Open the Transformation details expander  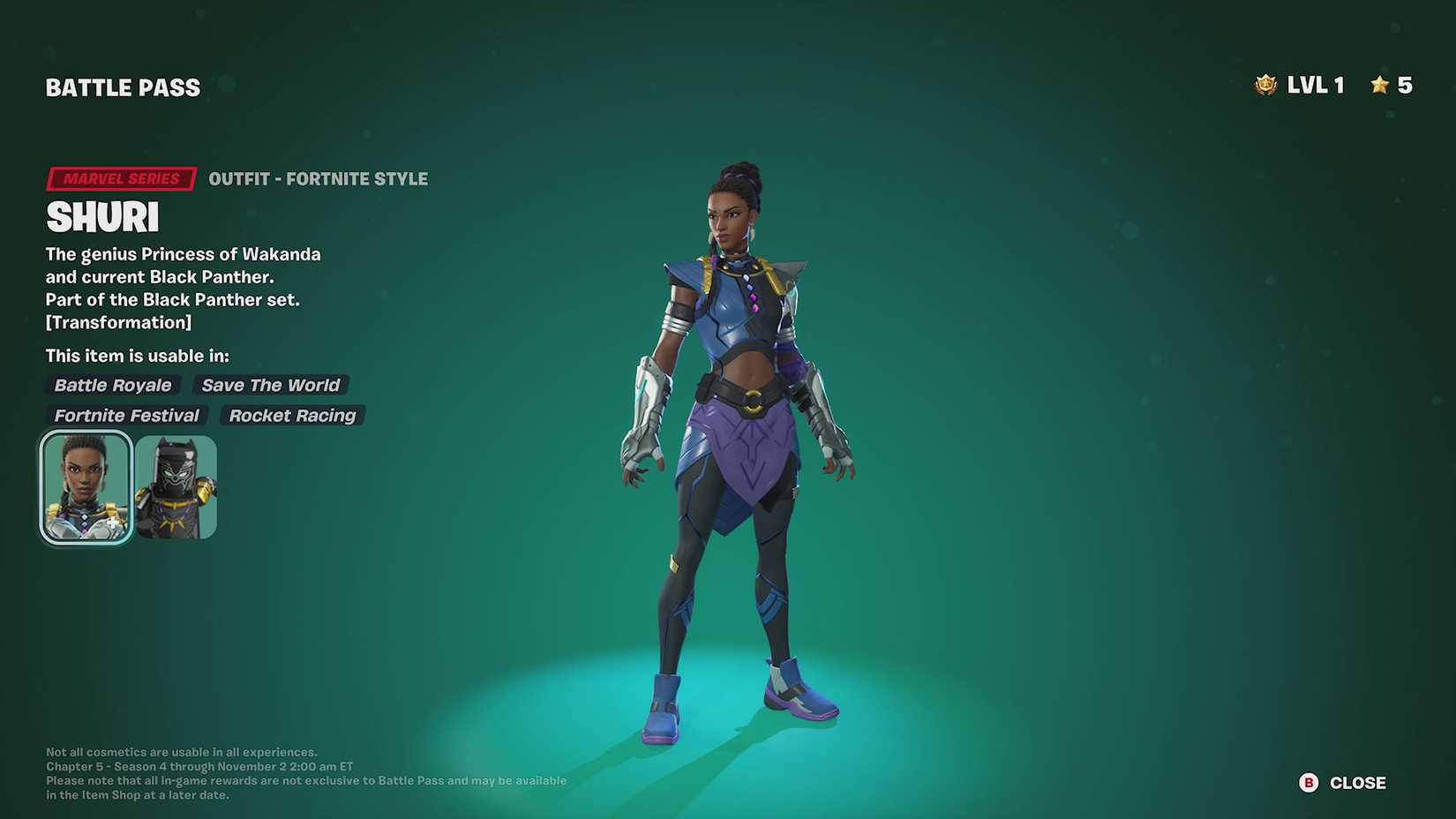tap(118, 322)
